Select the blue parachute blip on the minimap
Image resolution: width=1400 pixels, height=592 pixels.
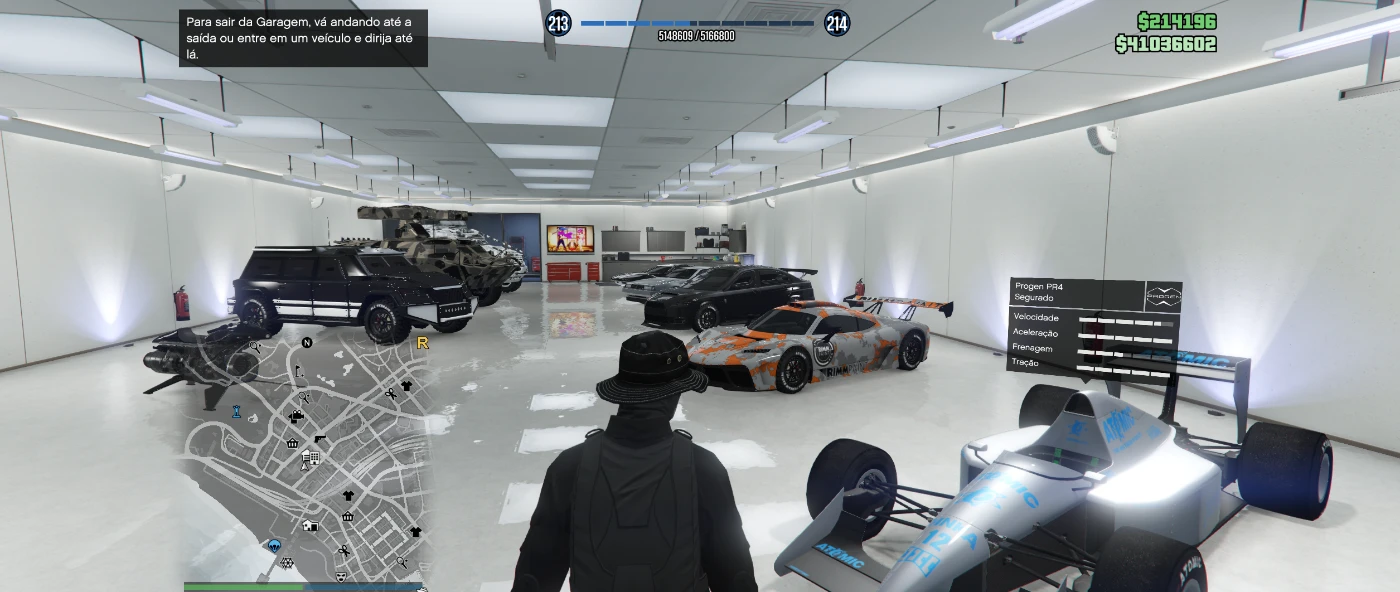[274, 546]
